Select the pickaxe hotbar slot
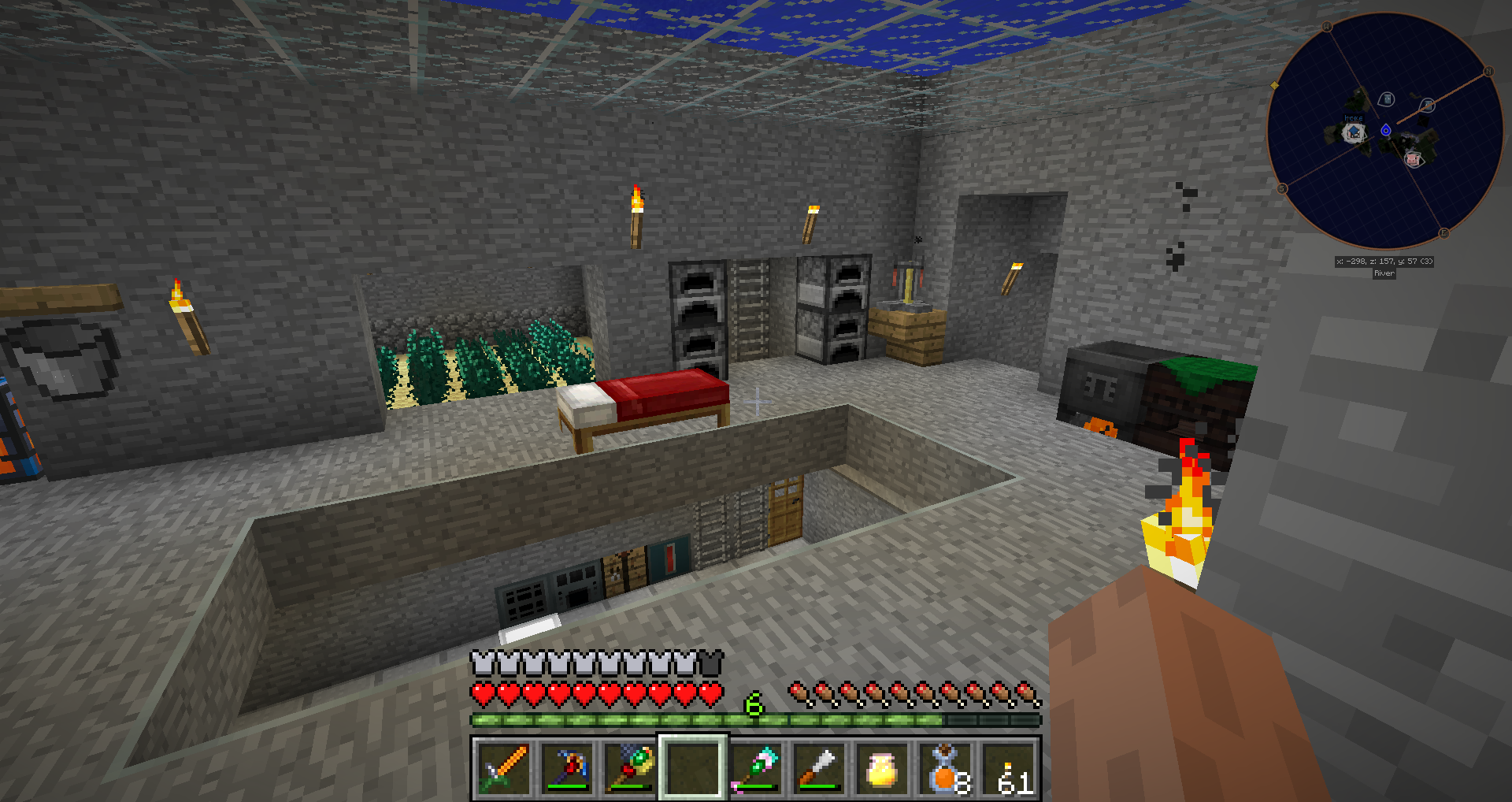 click(x=566, y=768)
